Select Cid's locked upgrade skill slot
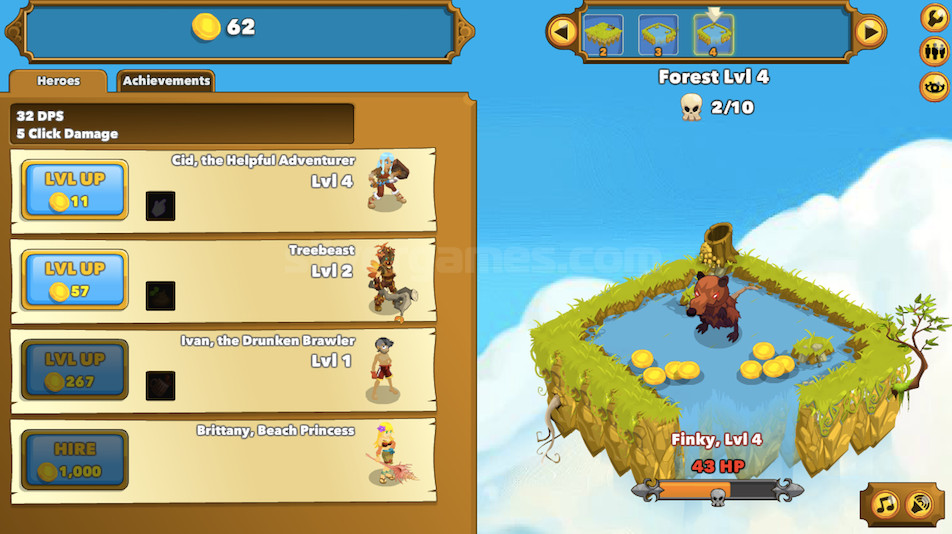Screen dimensions: 952x534 (x=160, y=206)
